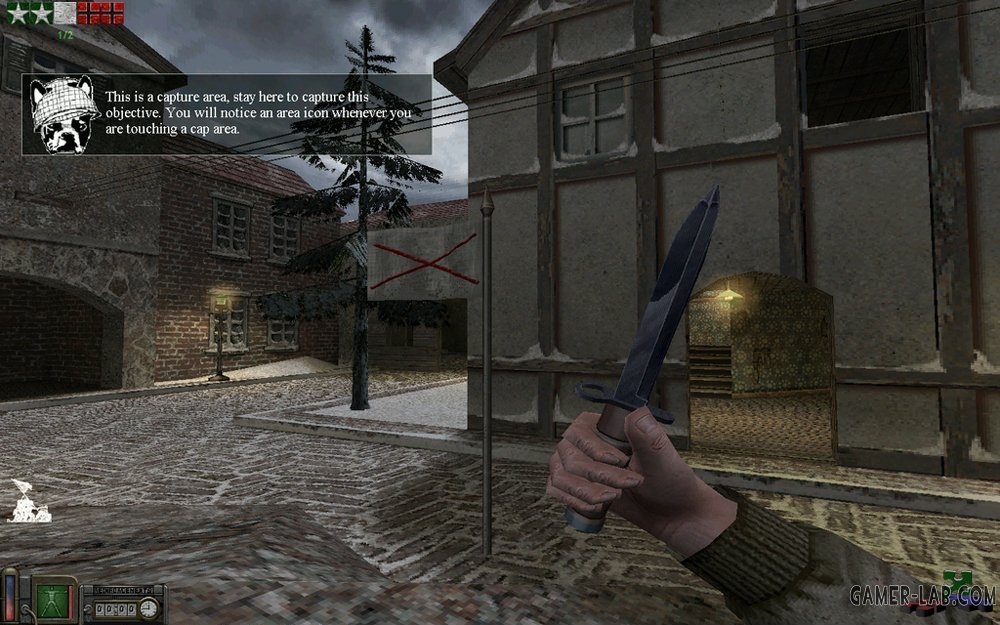
Task: Click the green body health status icon
Action: coord(48,598)
